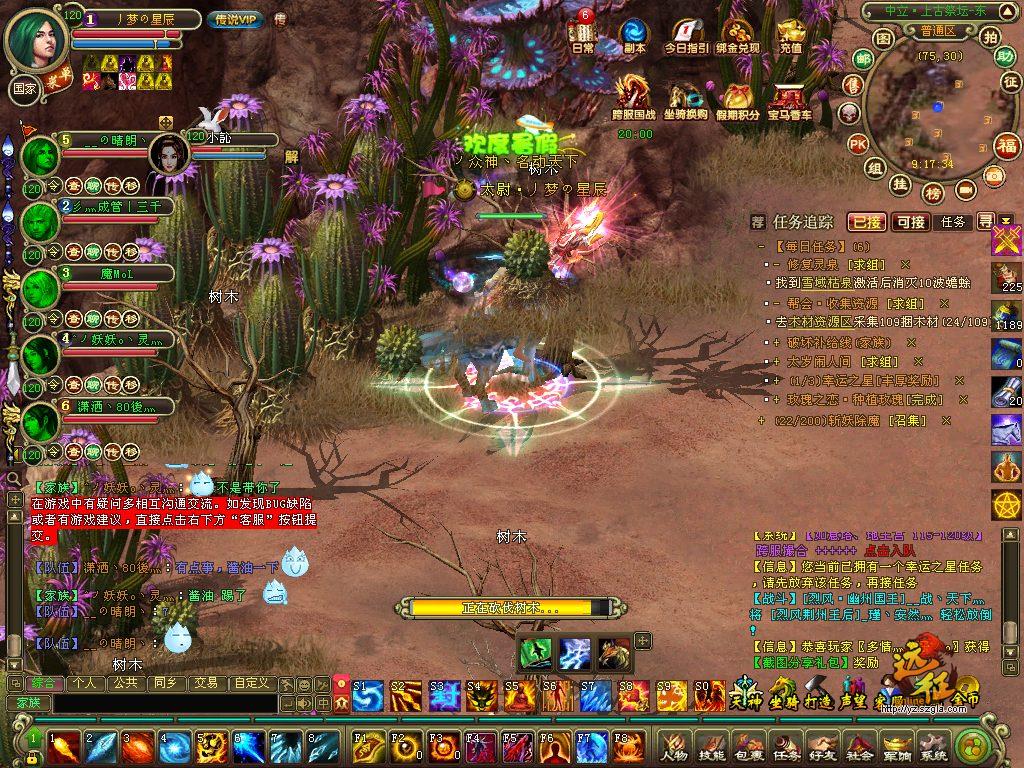1024x768 pixels.
Task: Open the 包裹 inventory bag
Action: 748,746
